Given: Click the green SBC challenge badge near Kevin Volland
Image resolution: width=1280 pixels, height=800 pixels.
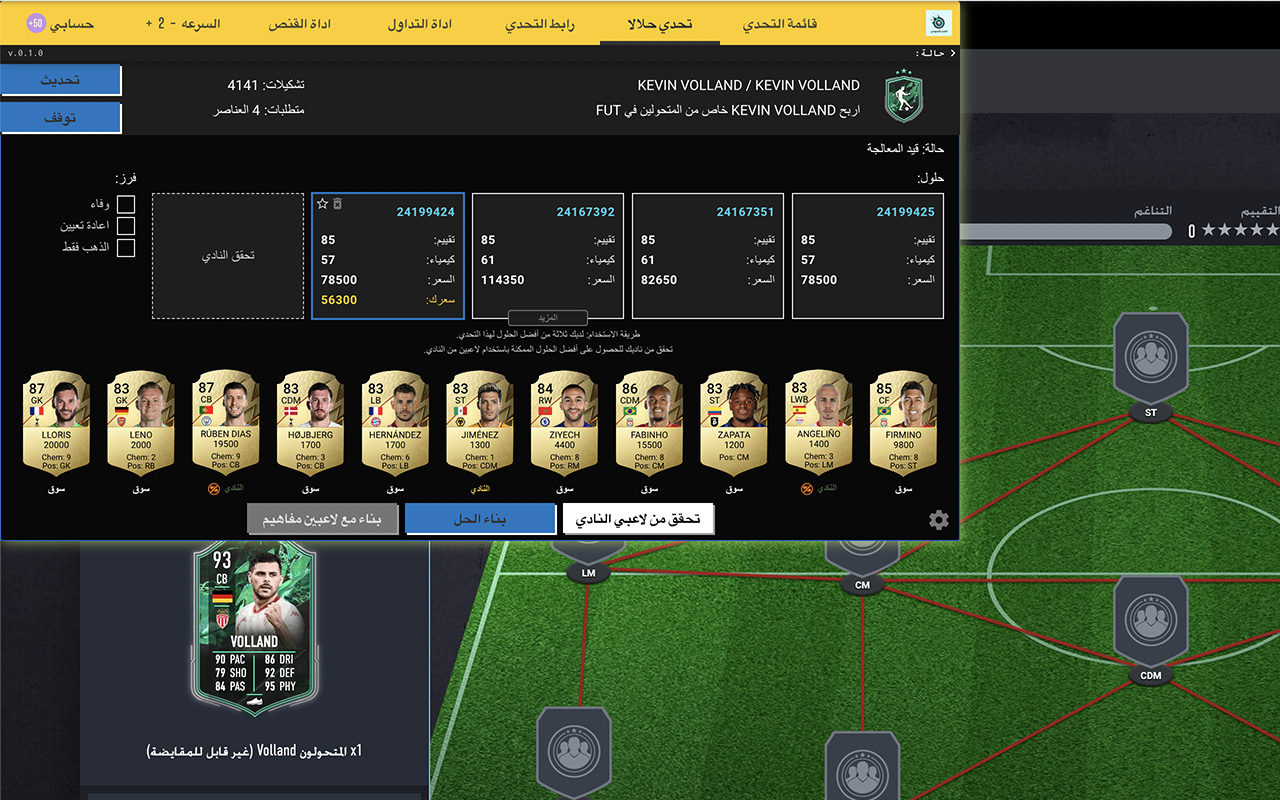Looking at the screenshot, I should click(903, 93).
